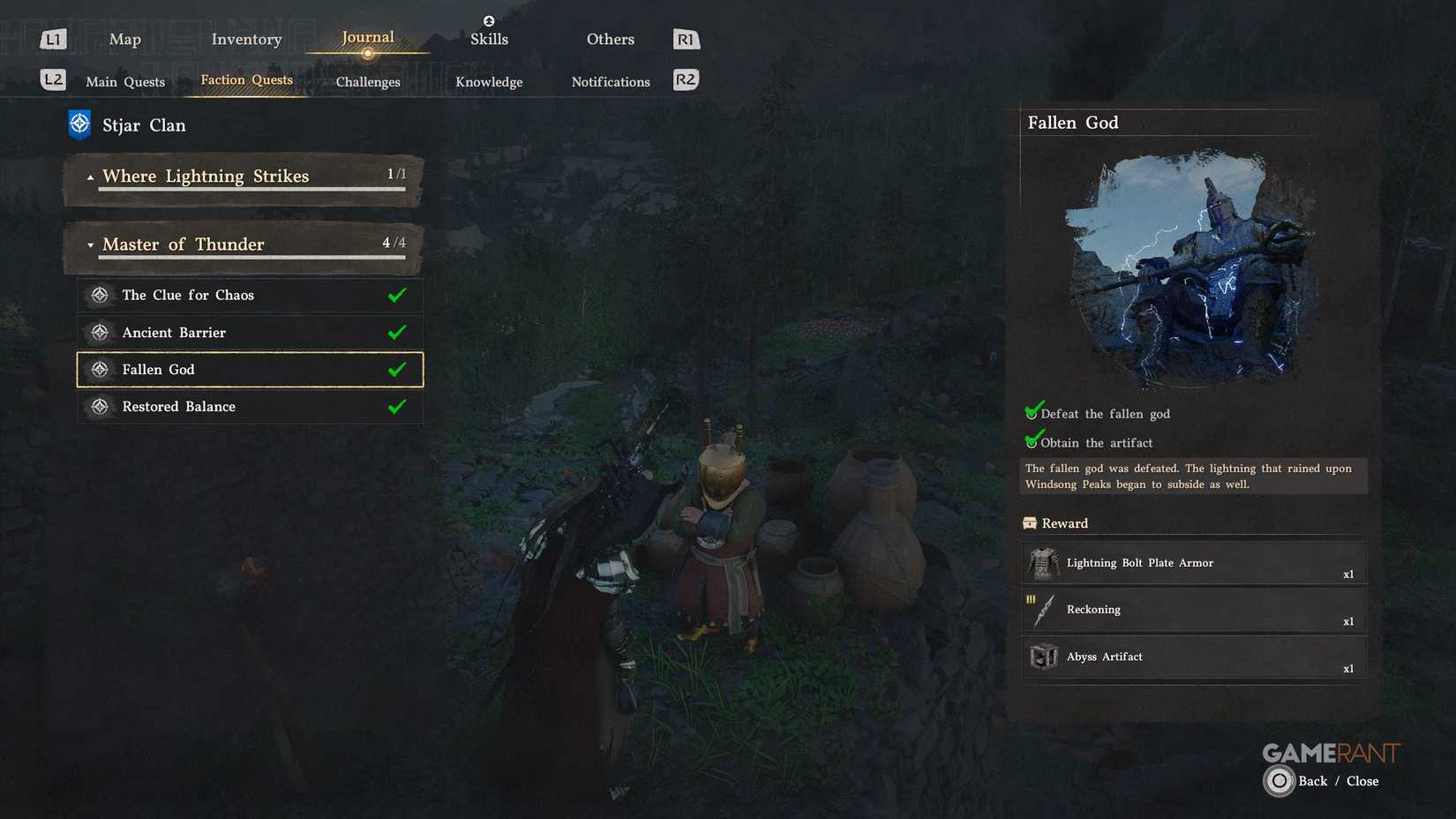This screenshot has width=1456, height=819.
Task: Collapse the Master of Thunder quest group
Action: click(x=89, y=244)
